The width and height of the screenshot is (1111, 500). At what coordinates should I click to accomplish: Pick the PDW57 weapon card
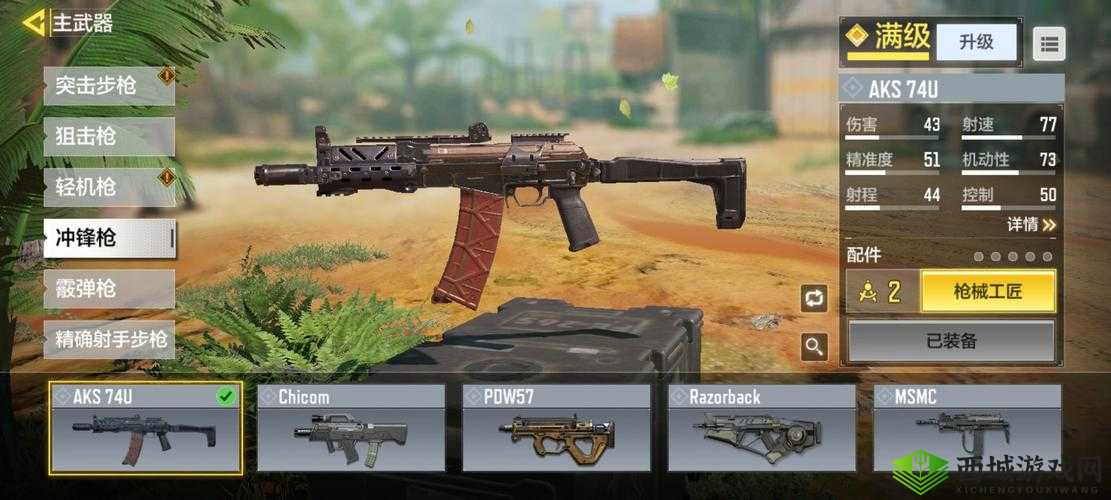tap(556, 428)
